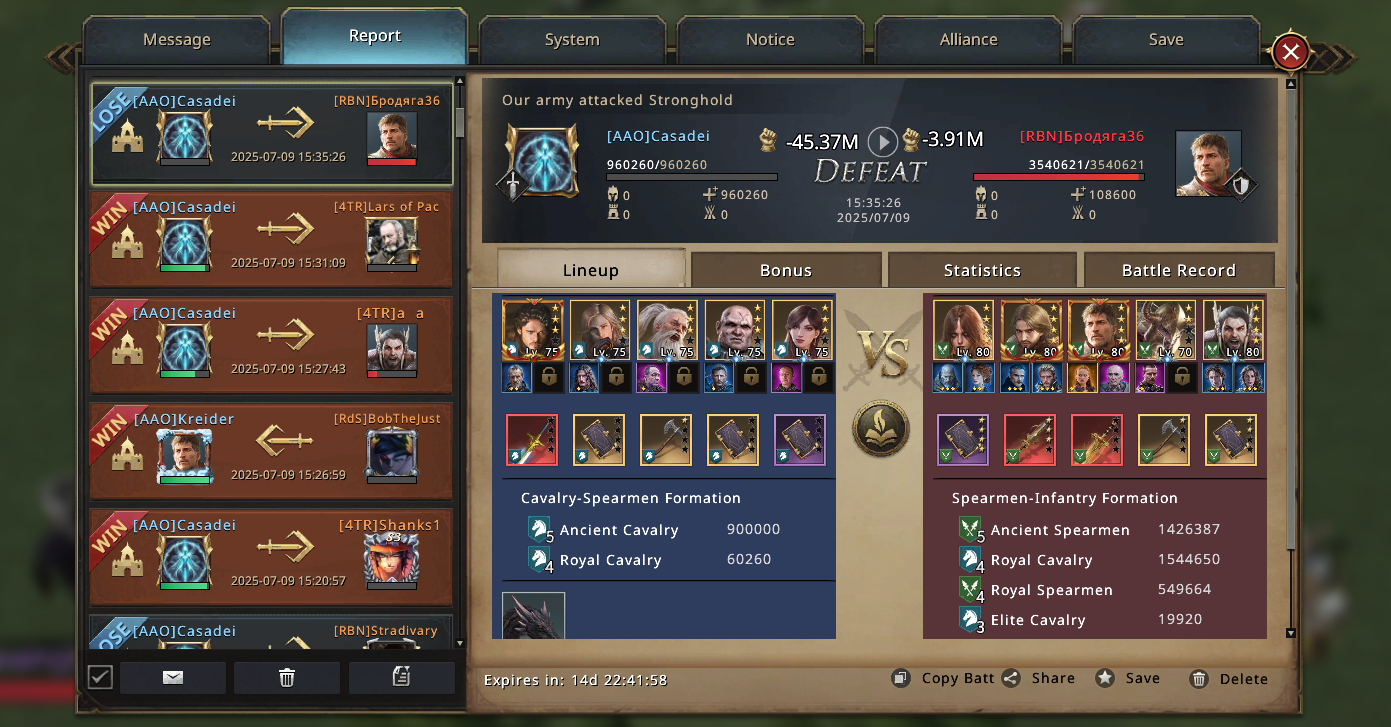Select the Notice tab
The height and width of the screenshot is (727, 1391).
770,40
